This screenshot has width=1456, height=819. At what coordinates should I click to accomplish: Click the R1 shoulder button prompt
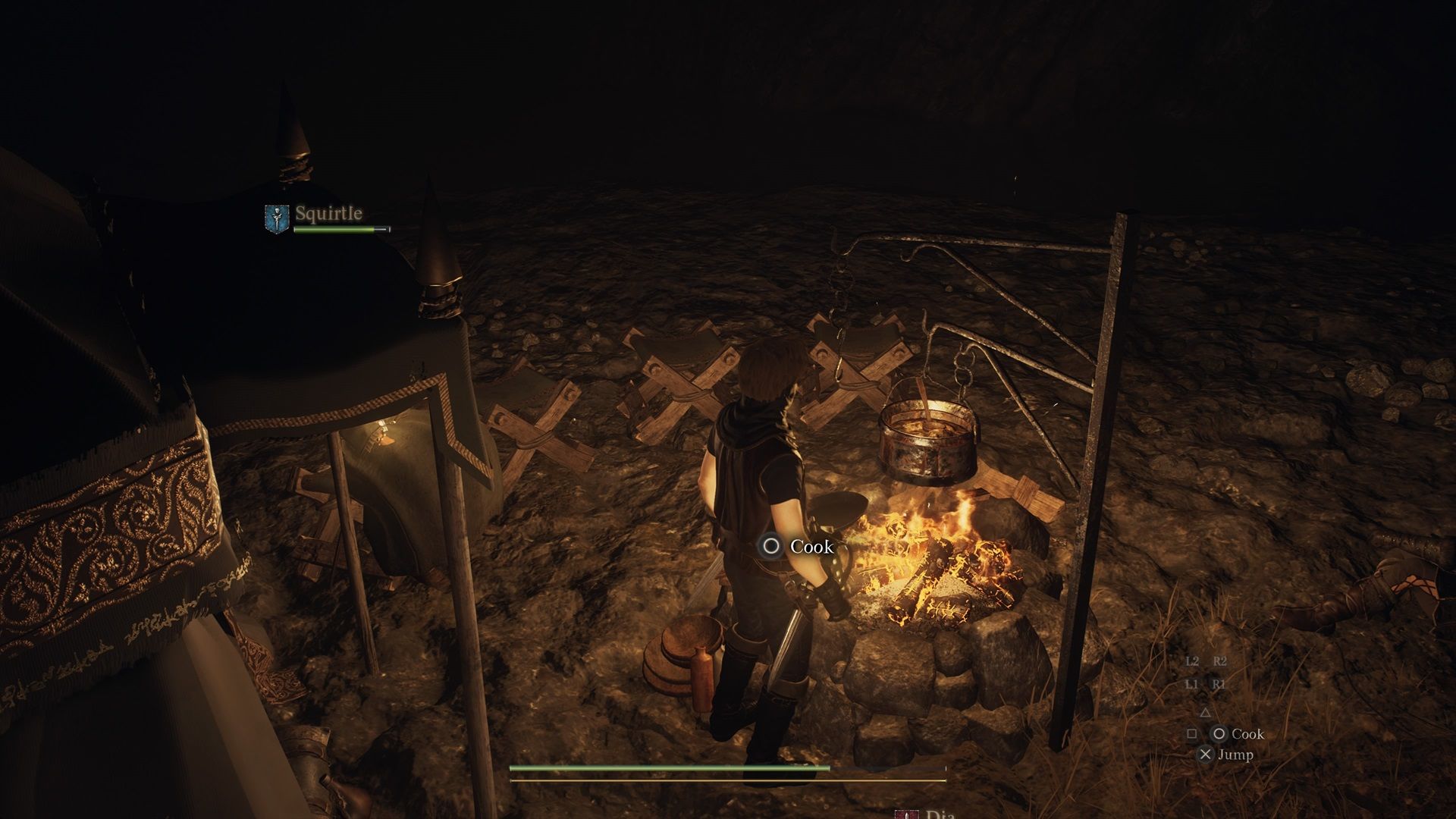click(x=1218, y=686)
